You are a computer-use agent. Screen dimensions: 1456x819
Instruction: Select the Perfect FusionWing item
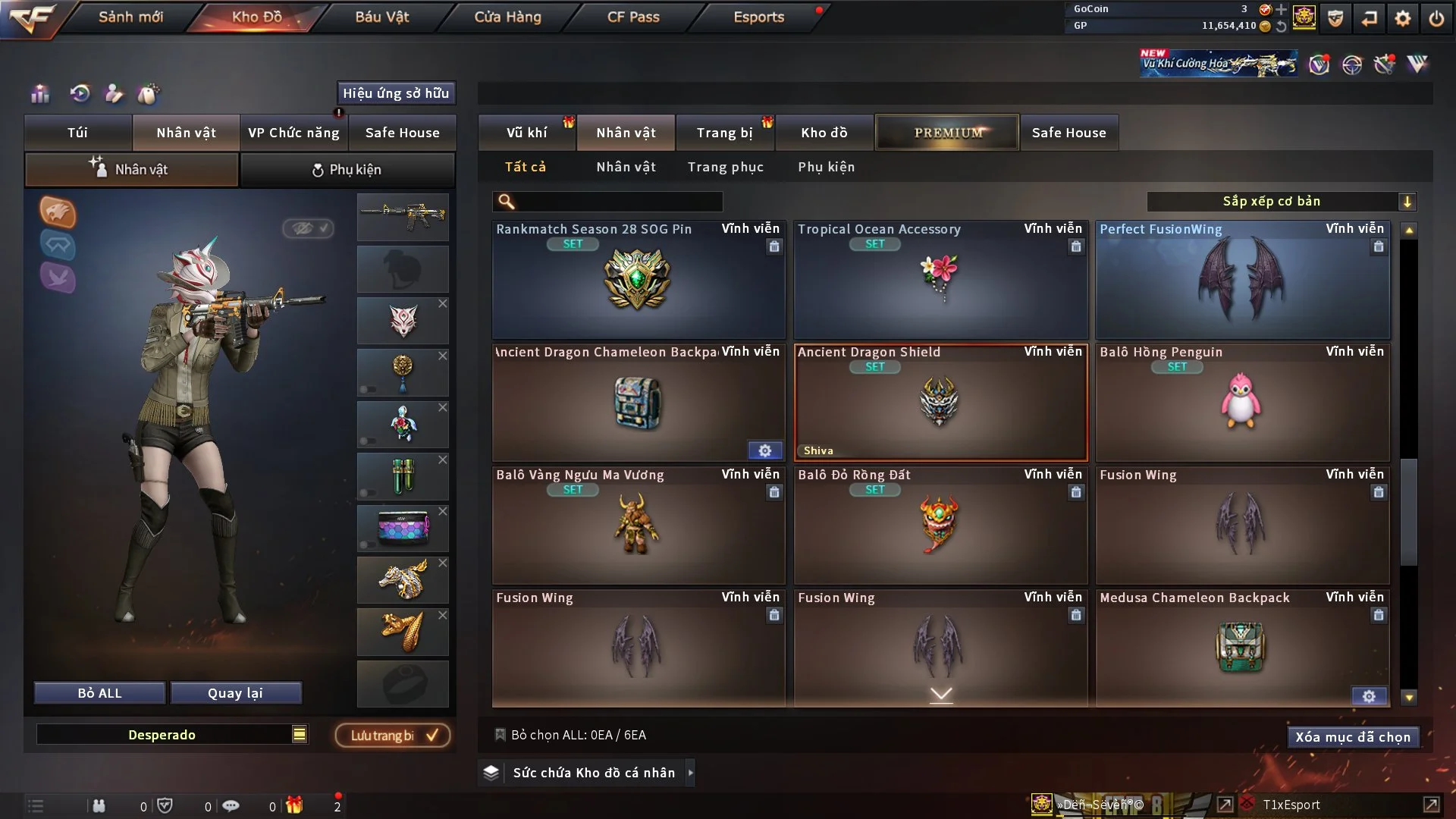(1242, 281)
